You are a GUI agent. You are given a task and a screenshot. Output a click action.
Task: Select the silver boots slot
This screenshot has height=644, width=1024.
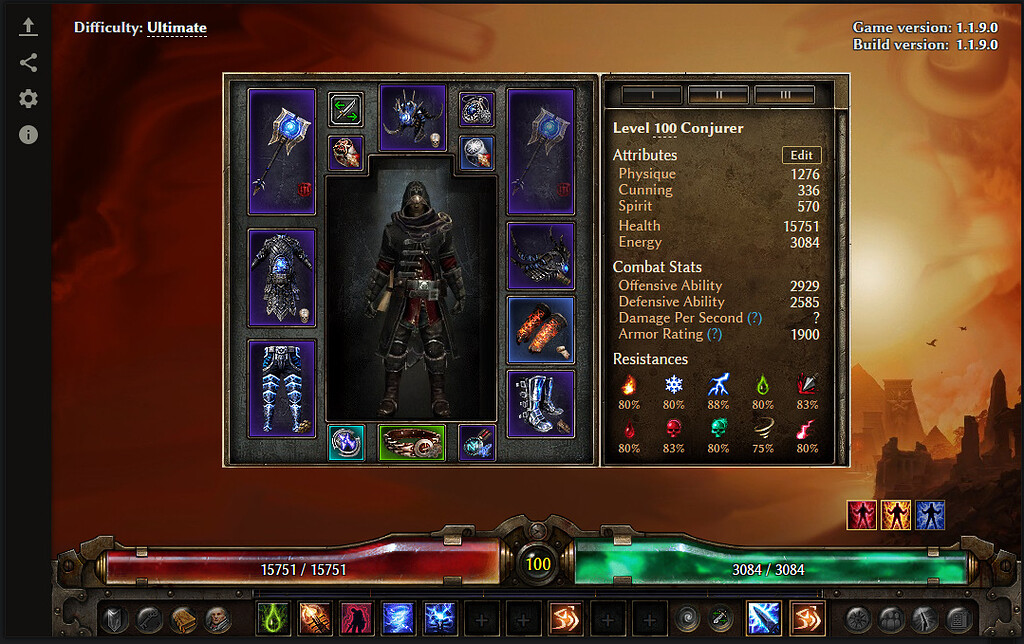click(540, 404)
